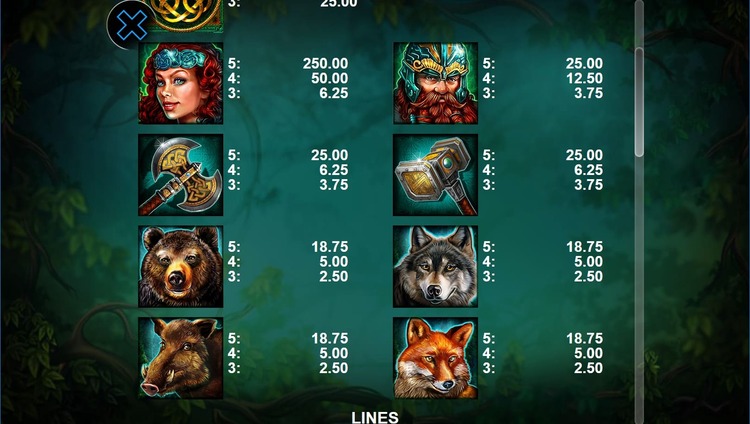Close the paytable with the X button
This screenshot has width=750, height=424.
(131, 25)
